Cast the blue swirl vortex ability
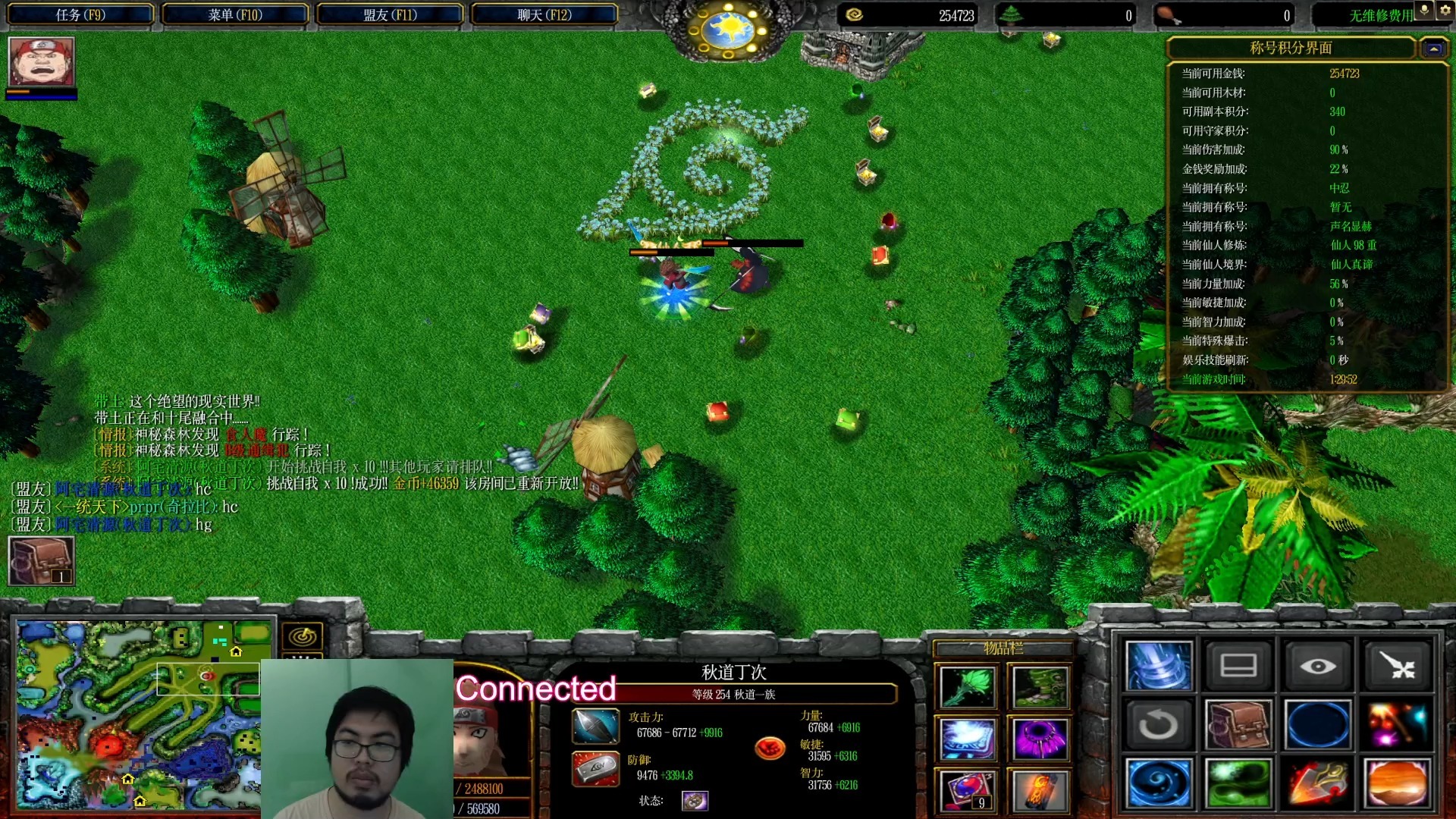Viewport: 1456px width, 819px height. (x=1158, y=783)
